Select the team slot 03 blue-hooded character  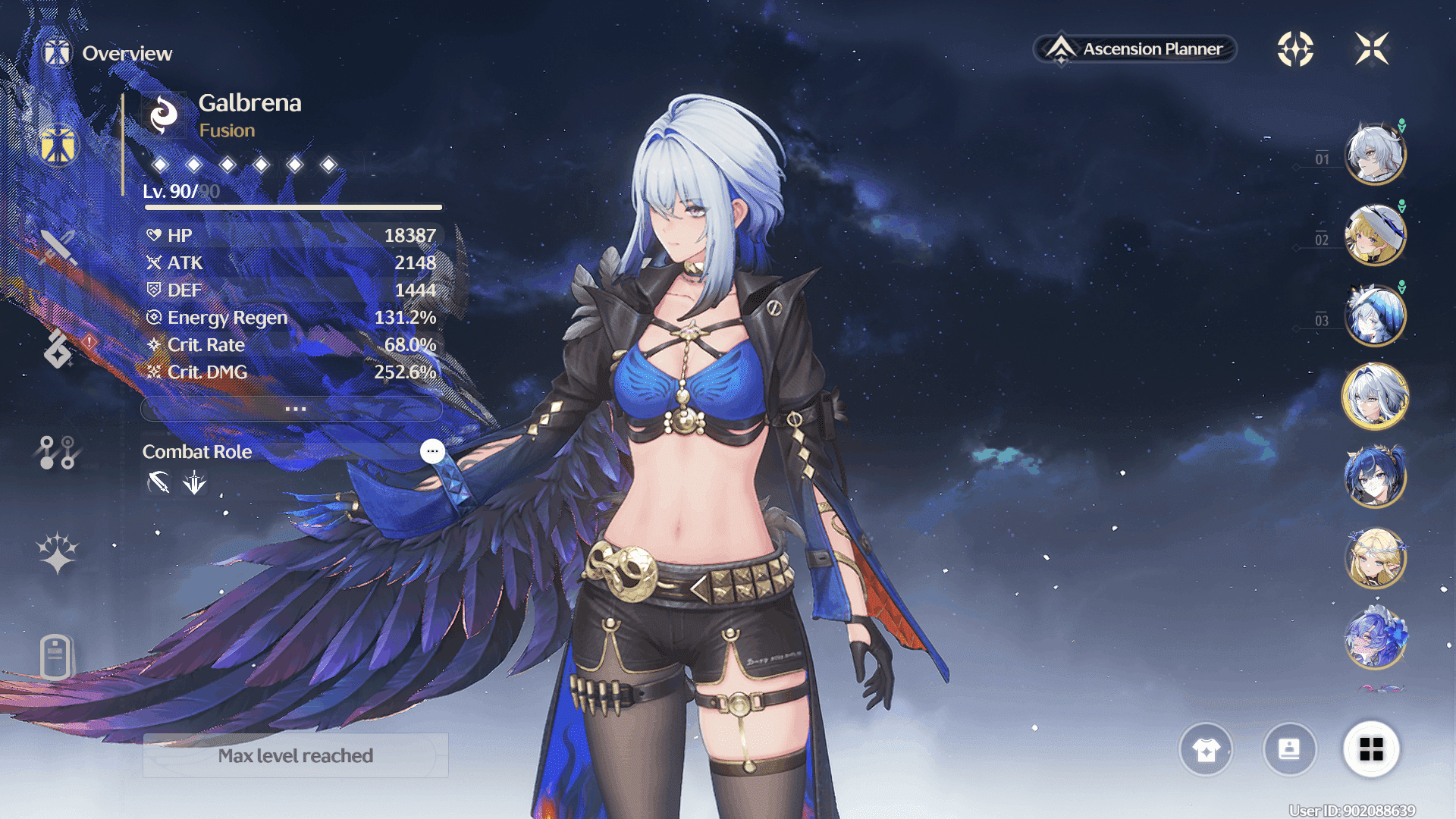pyautogui.click(x=1375, y=315)
